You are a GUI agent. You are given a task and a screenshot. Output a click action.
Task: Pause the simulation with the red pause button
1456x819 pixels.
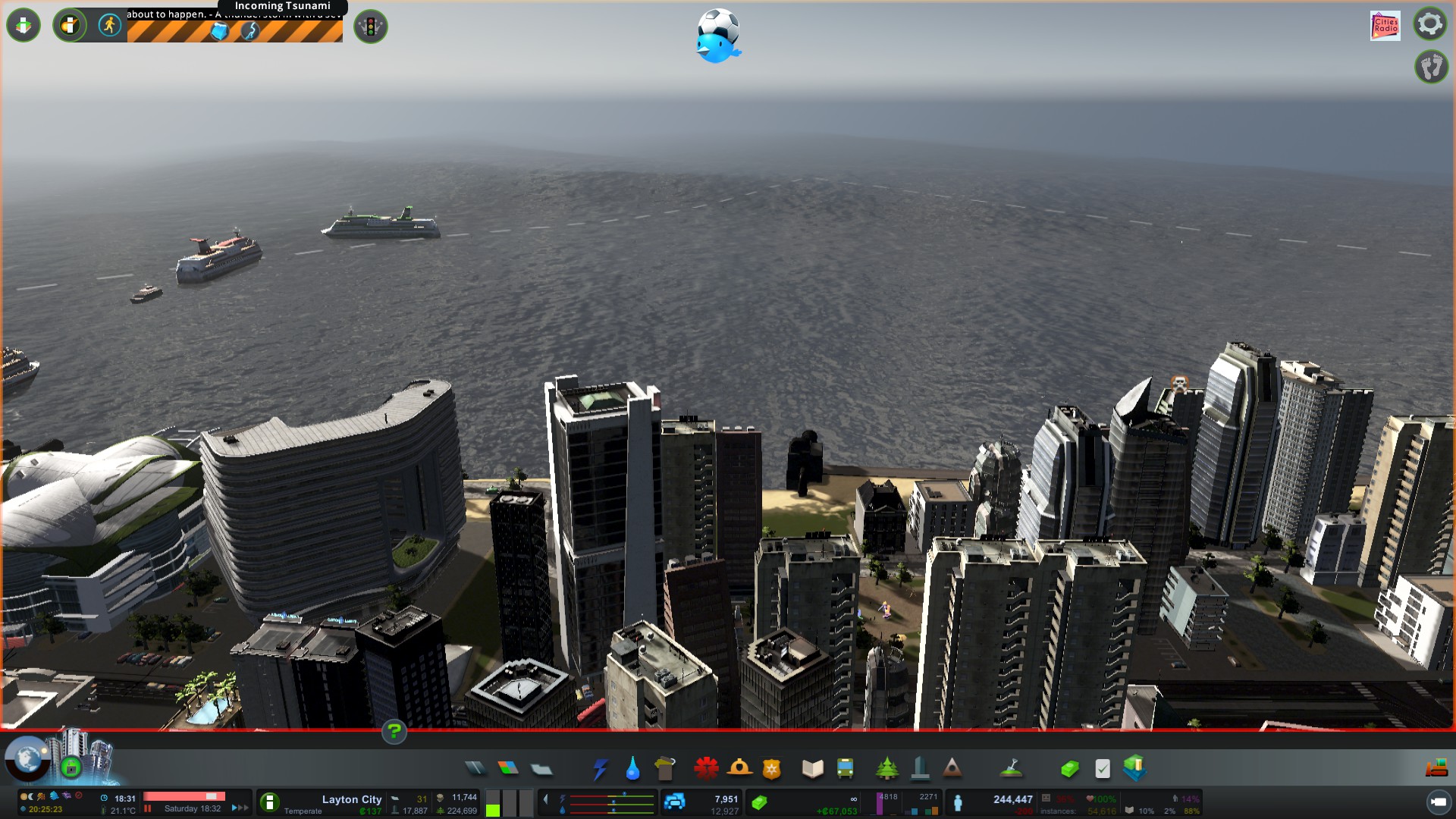(x=148, y=808)
